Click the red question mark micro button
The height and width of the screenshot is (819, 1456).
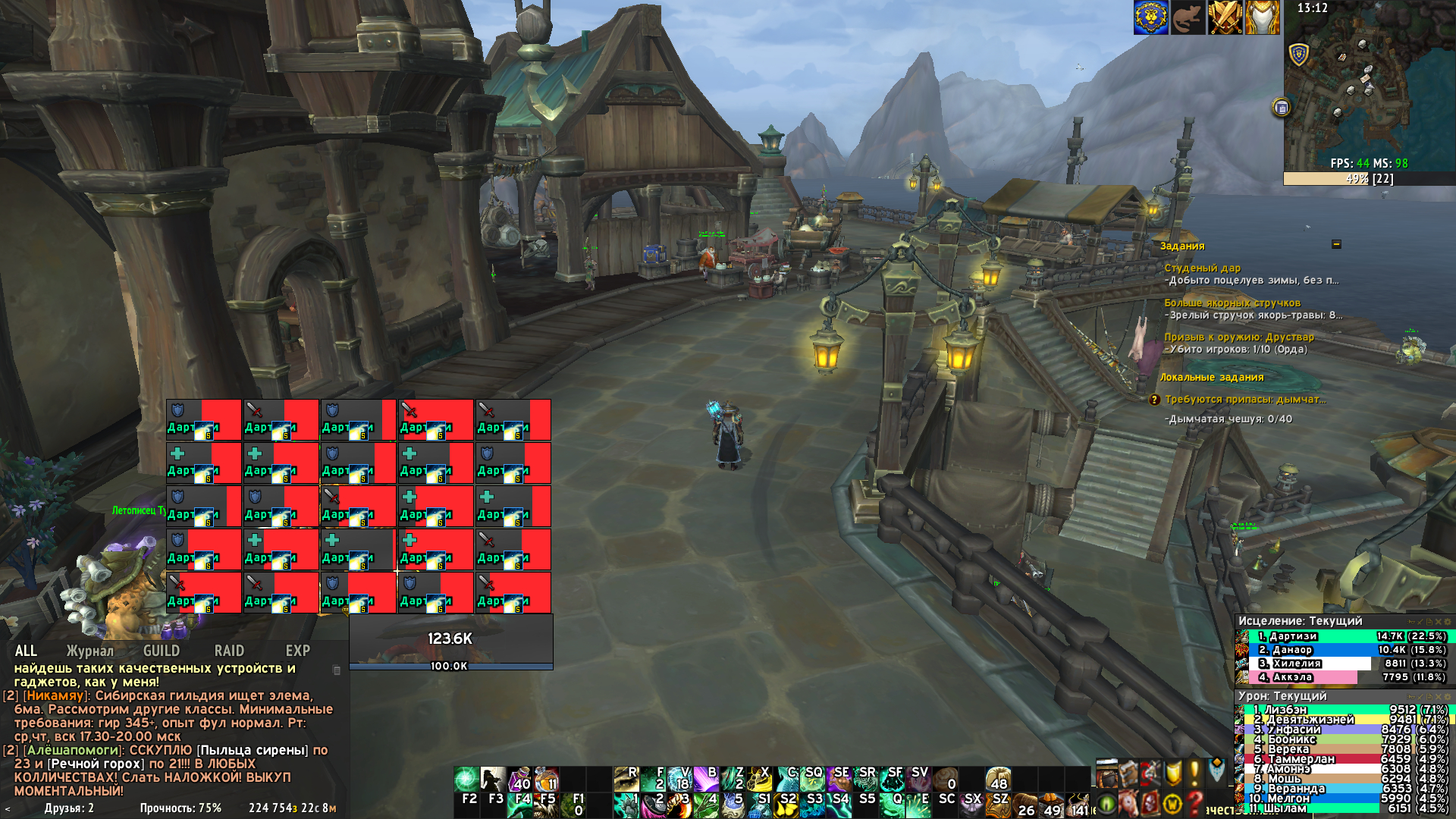pyautogui.click(x=1195, y=802)
